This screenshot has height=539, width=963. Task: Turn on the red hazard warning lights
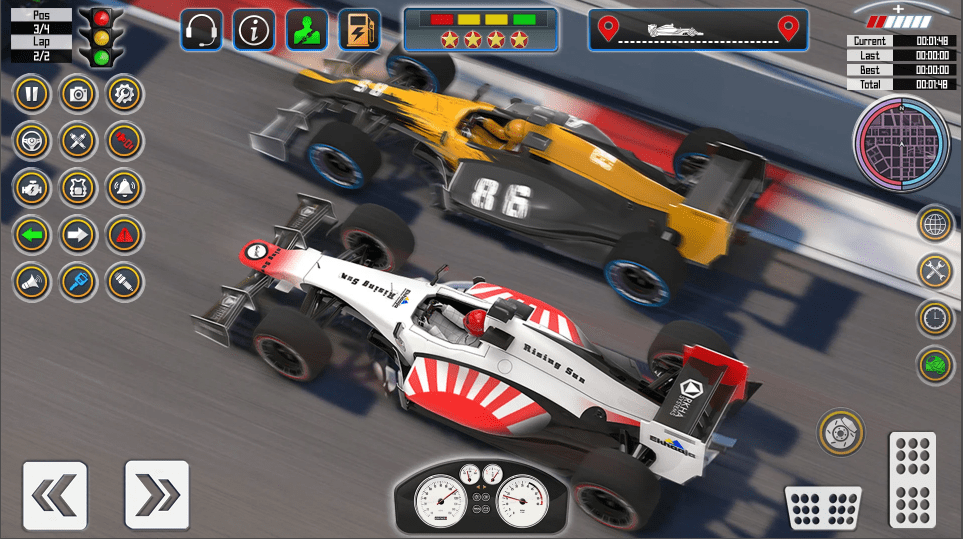[125, 235]
